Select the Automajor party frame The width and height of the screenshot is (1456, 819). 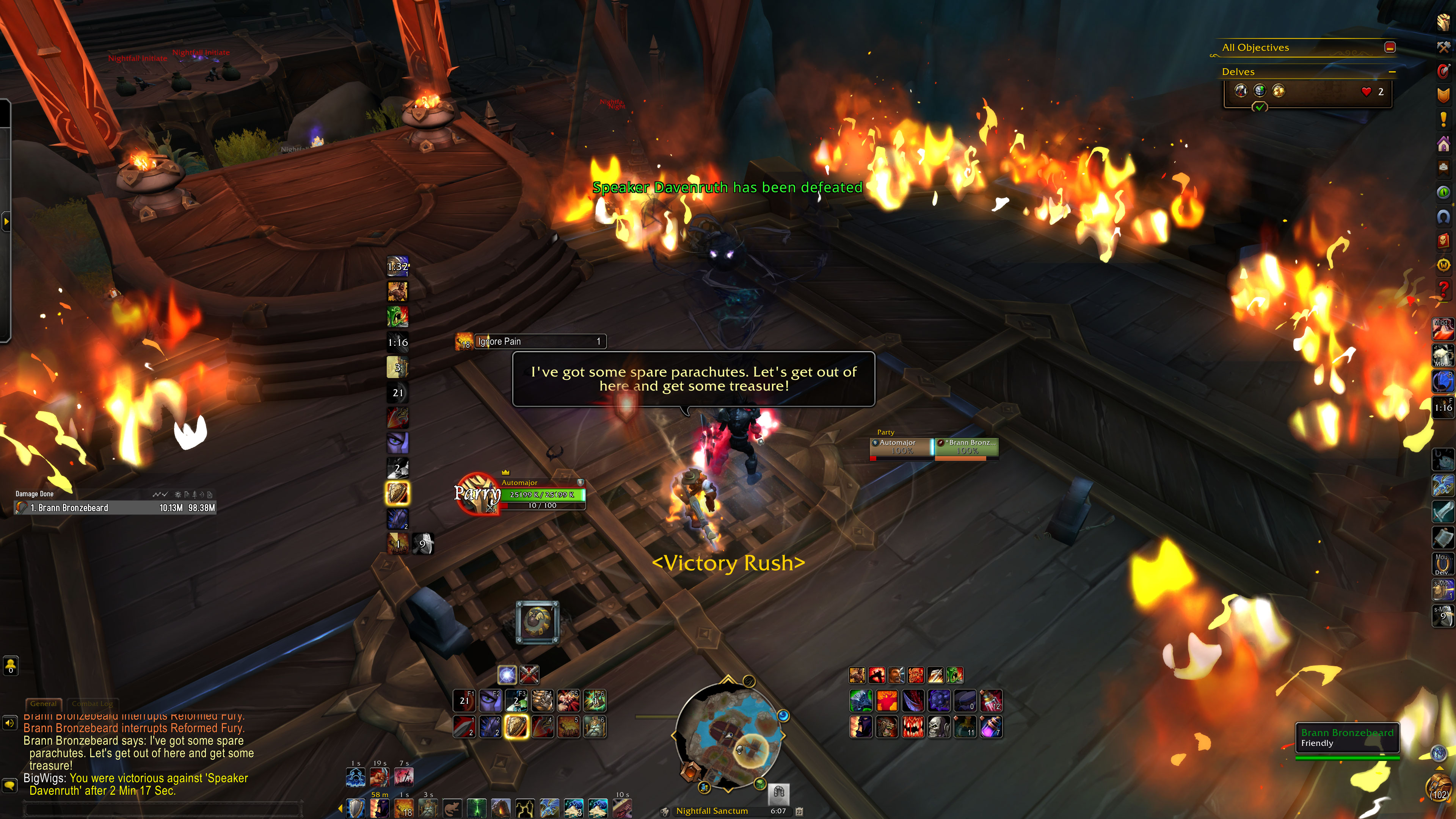(x=901, y=447)
